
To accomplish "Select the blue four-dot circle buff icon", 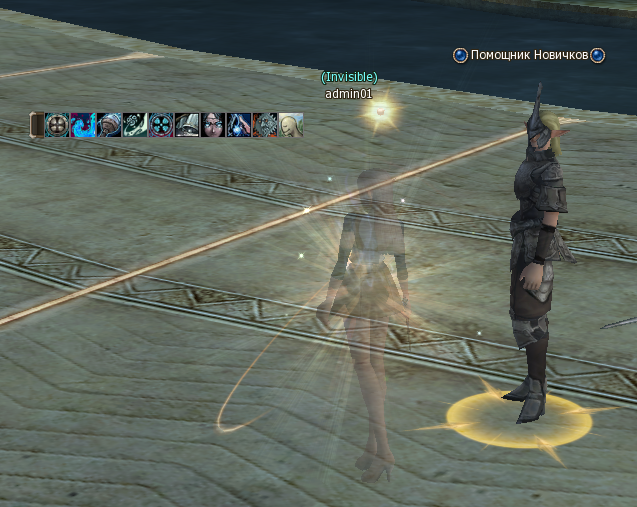I will click(x=161, y=125).
